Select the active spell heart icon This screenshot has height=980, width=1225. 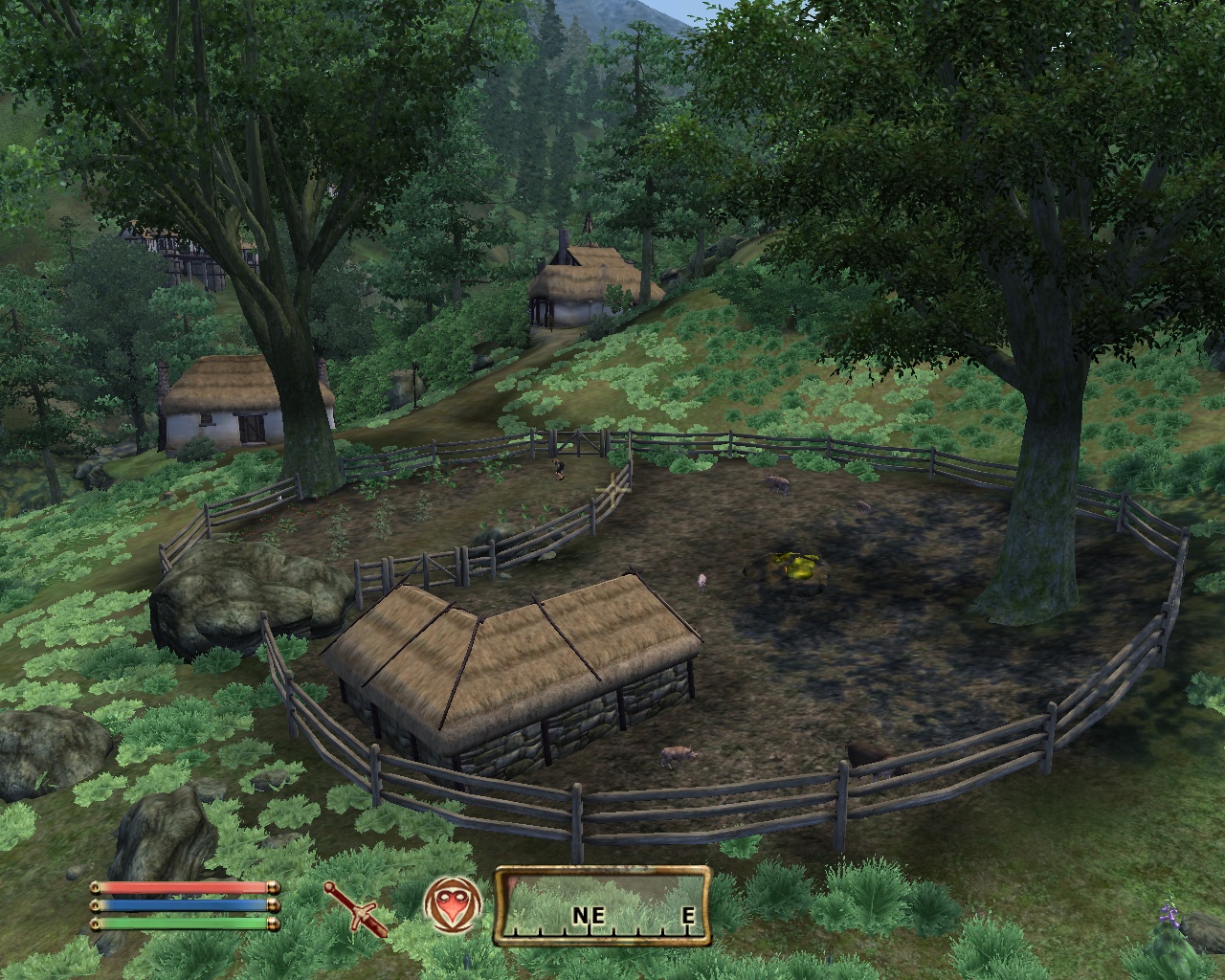[x=451, y=903]
